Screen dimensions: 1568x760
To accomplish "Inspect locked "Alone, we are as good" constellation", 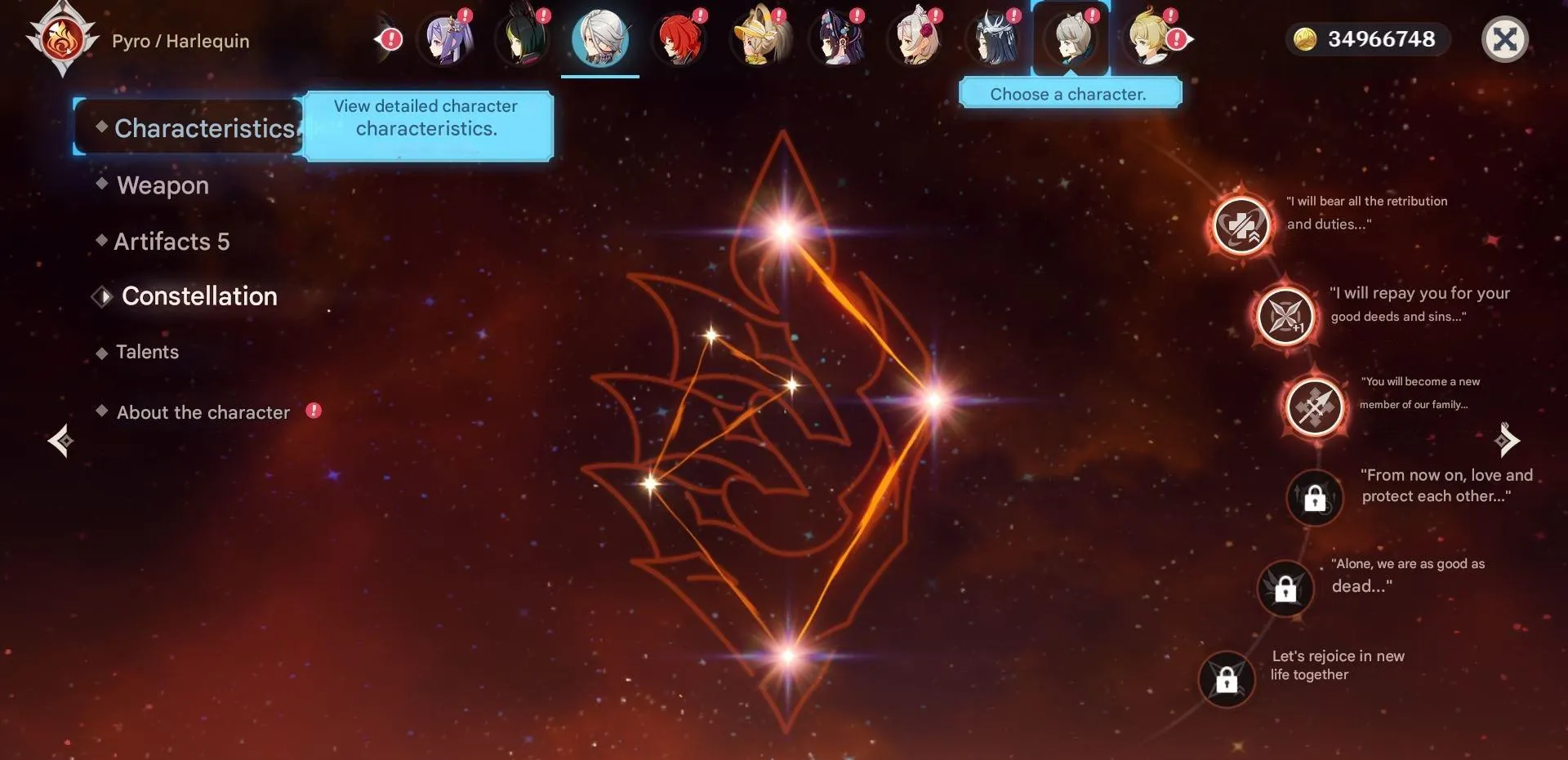I will click(1285, 588).
